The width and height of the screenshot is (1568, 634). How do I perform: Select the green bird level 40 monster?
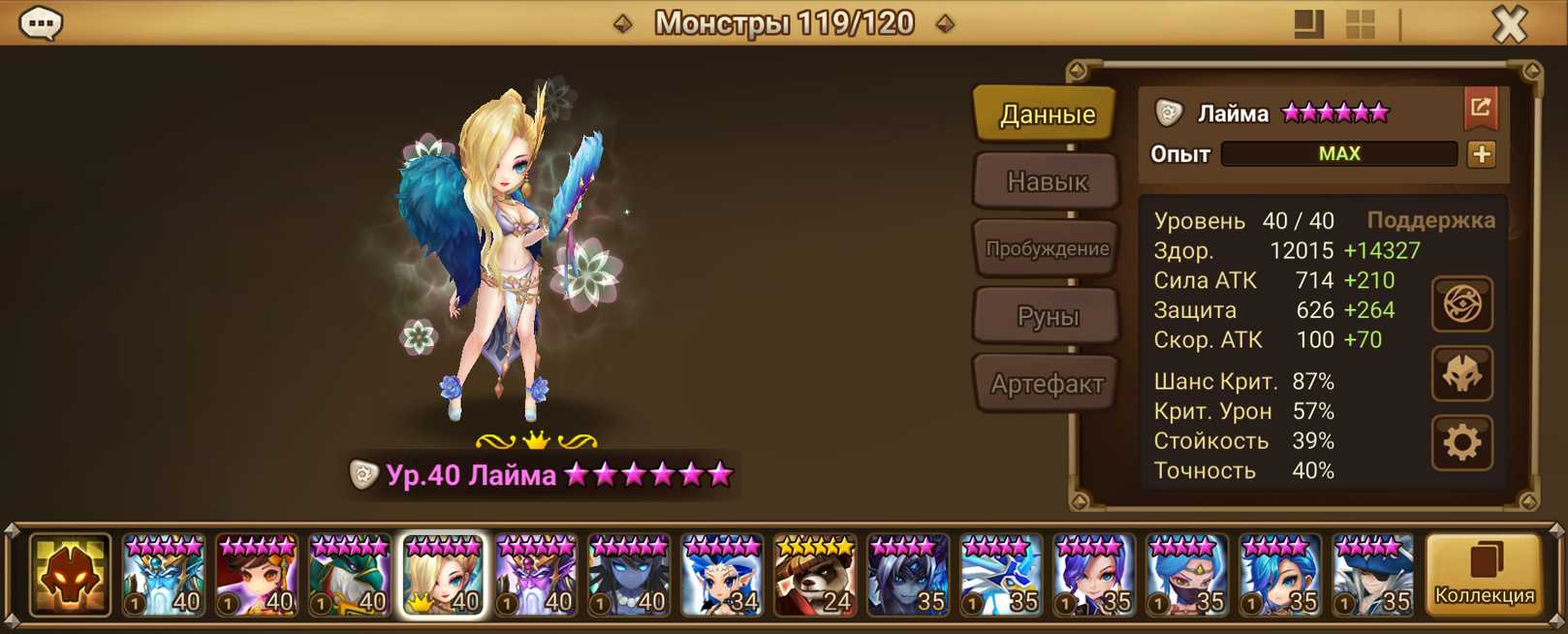click(350, 576)
